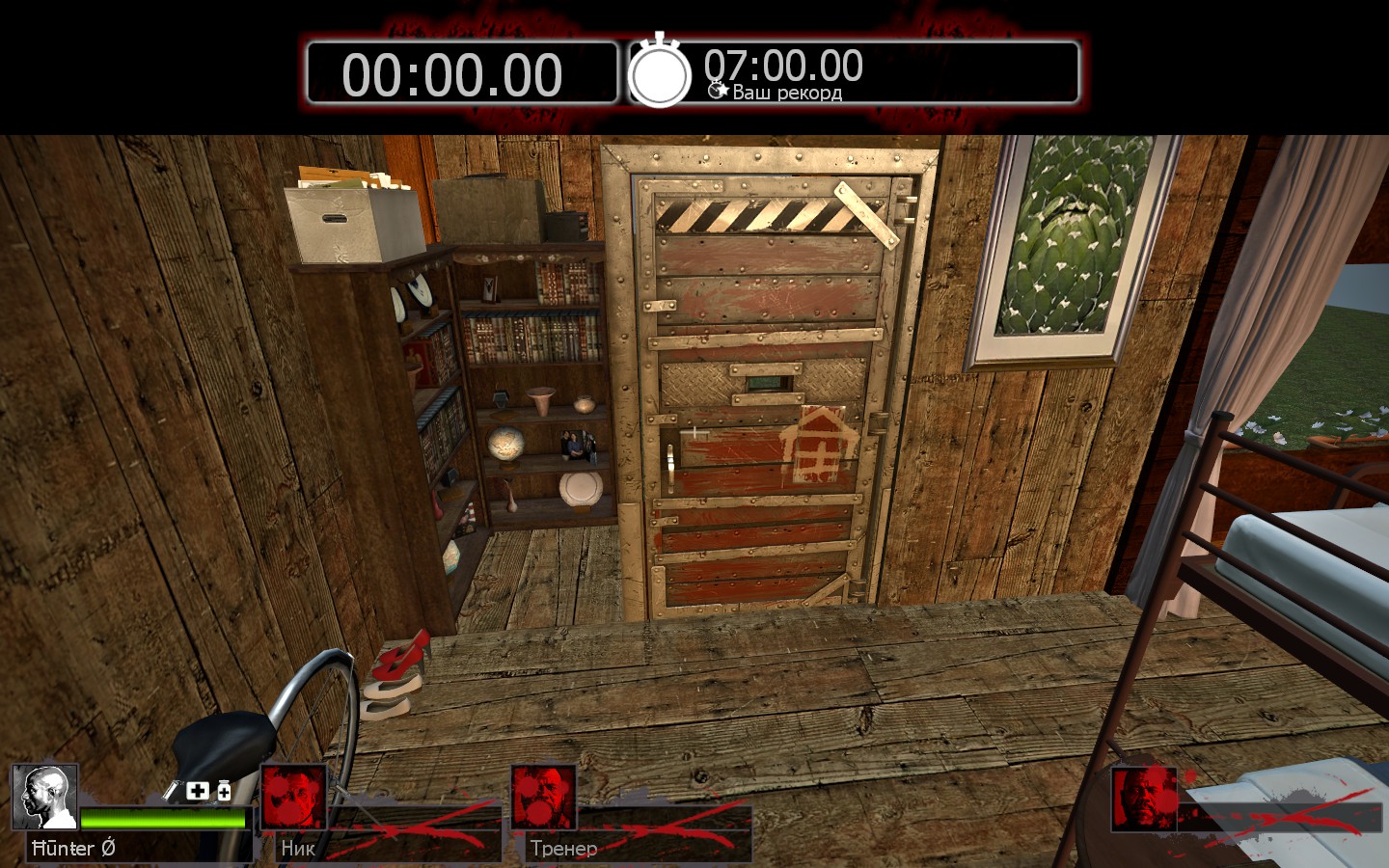Select the pipe bomb item icon

tap(172, 791)
